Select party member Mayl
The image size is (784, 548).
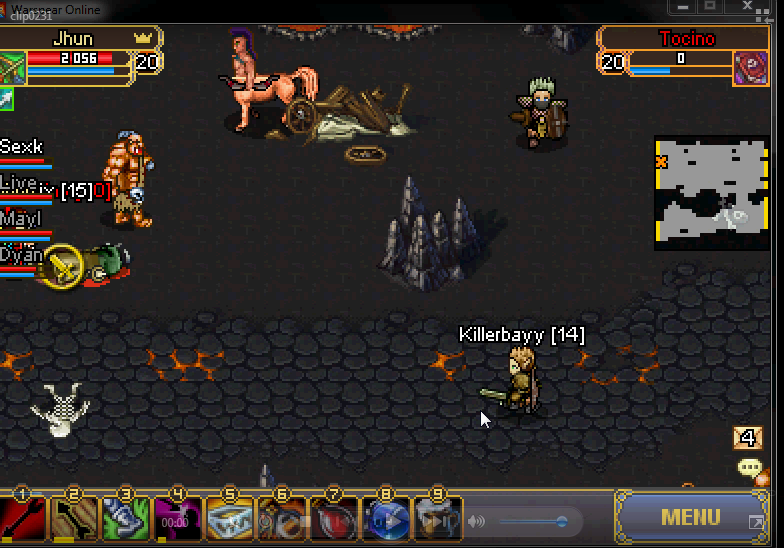coord(21,219)
